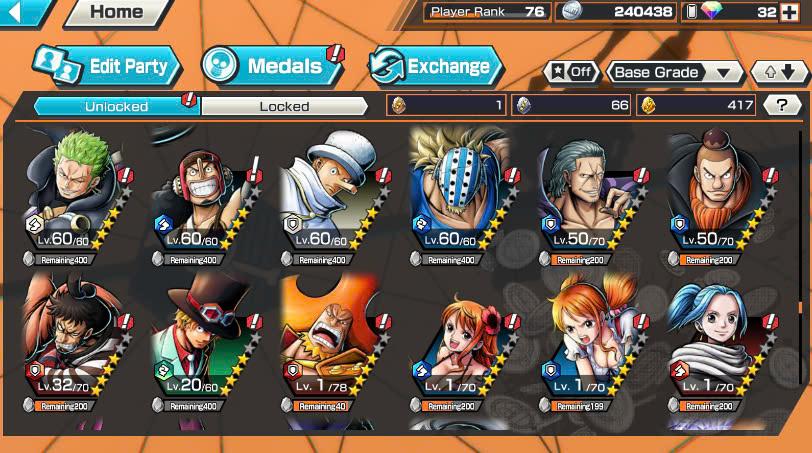Screen dimensions: 812x453
Task: Open the Base Grade sort dropdown
Action: click(674, 72)
